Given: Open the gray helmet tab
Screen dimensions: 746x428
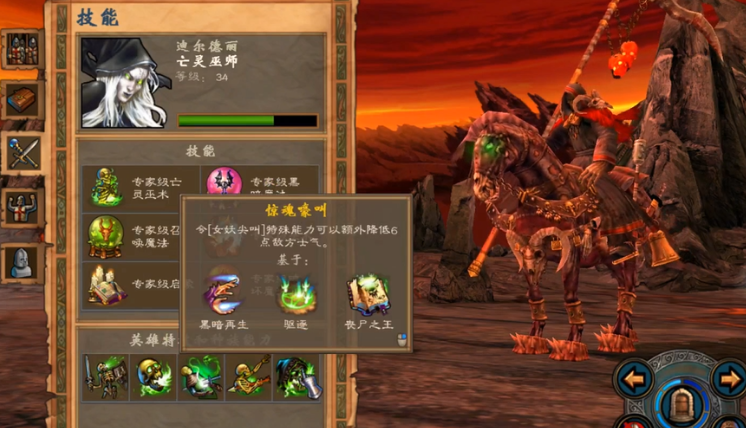Looking at the screenshot, I should 22,262.
